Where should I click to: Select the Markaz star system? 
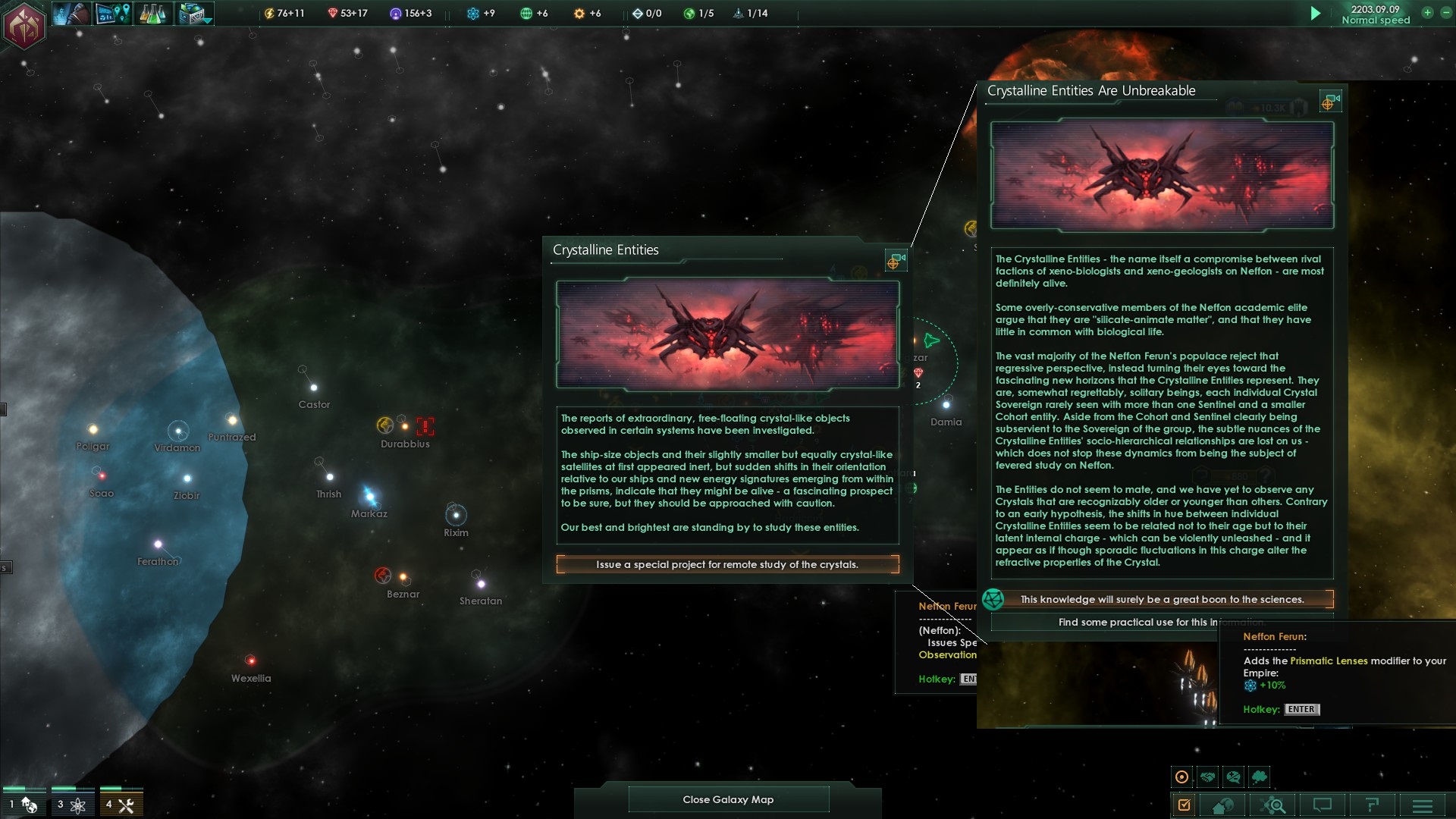tap(369, 497)
